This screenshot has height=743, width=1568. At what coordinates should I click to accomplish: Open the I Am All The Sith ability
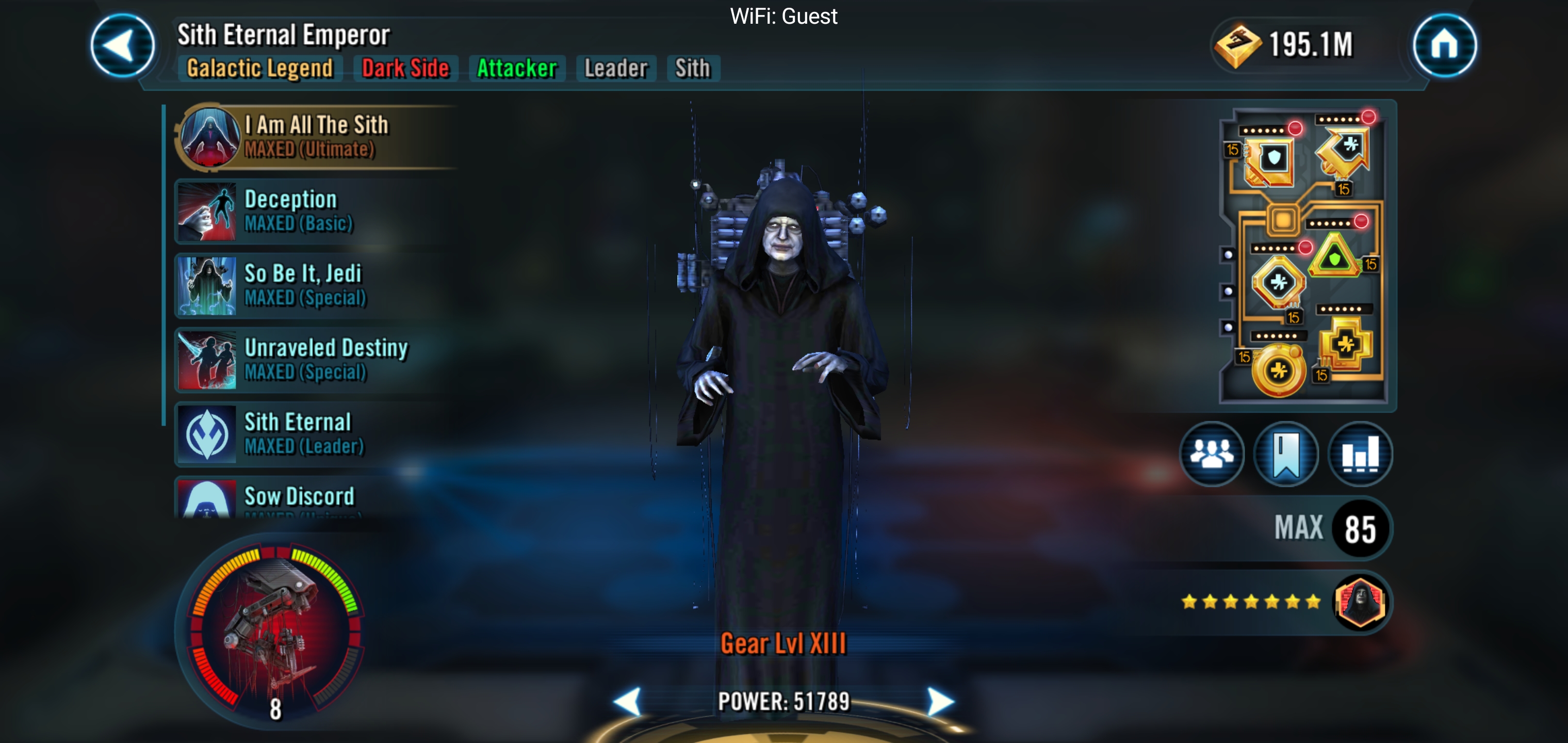(x=317, y=136)
